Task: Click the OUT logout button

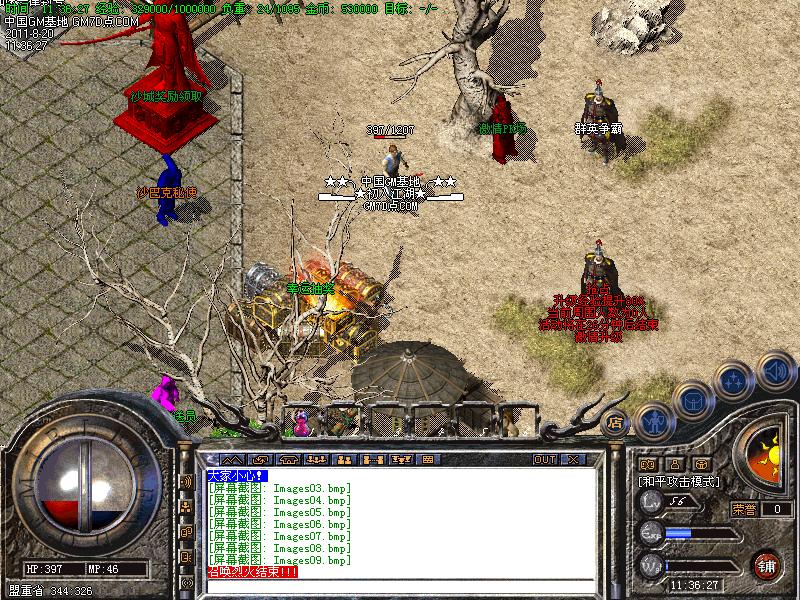Action: pos(545,459)
